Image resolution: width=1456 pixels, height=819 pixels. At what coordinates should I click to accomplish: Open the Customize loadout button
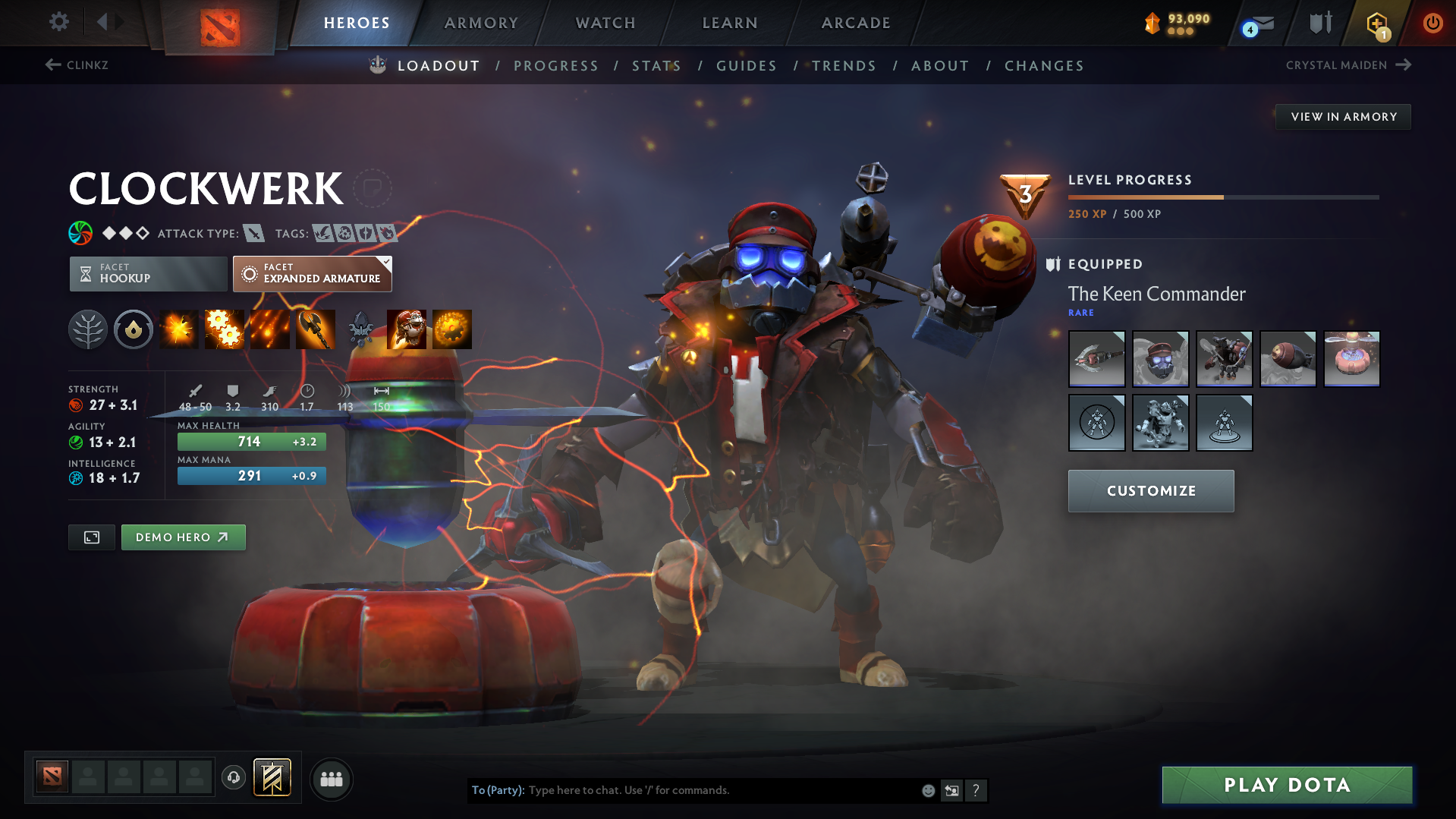point(1151,491)
